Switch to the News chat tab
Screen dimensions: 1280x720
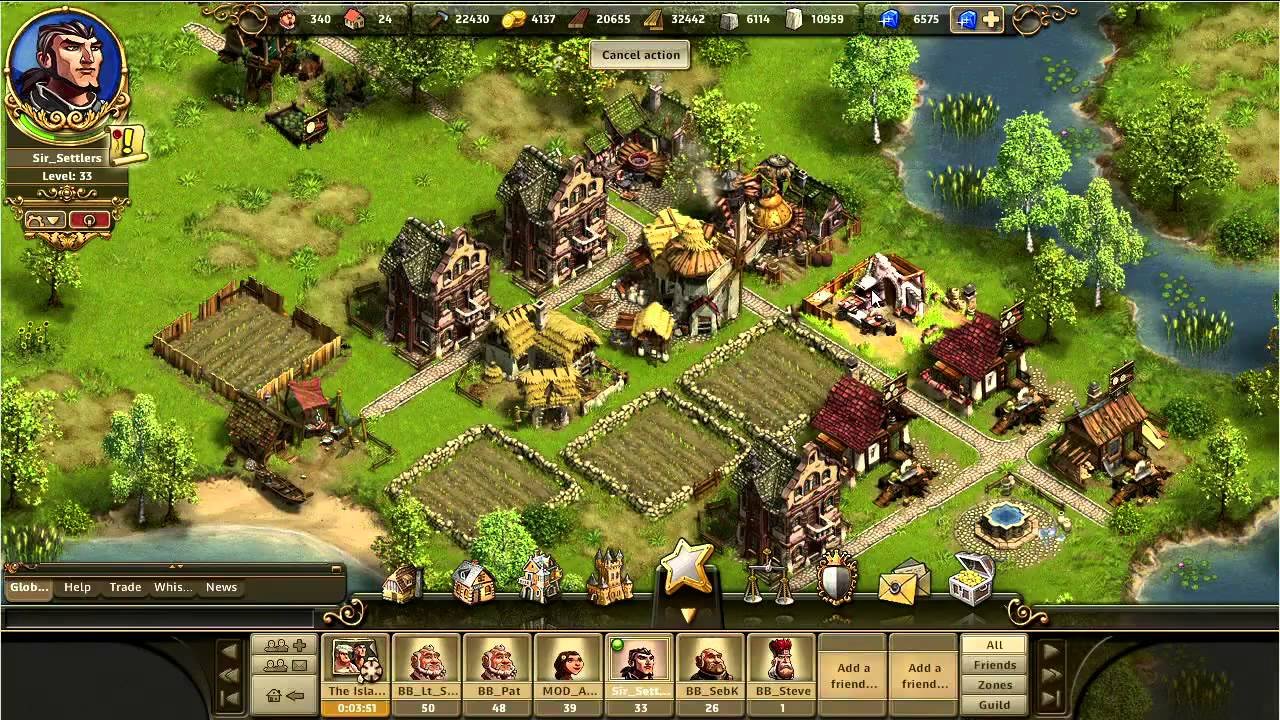[x=221, y=587]
